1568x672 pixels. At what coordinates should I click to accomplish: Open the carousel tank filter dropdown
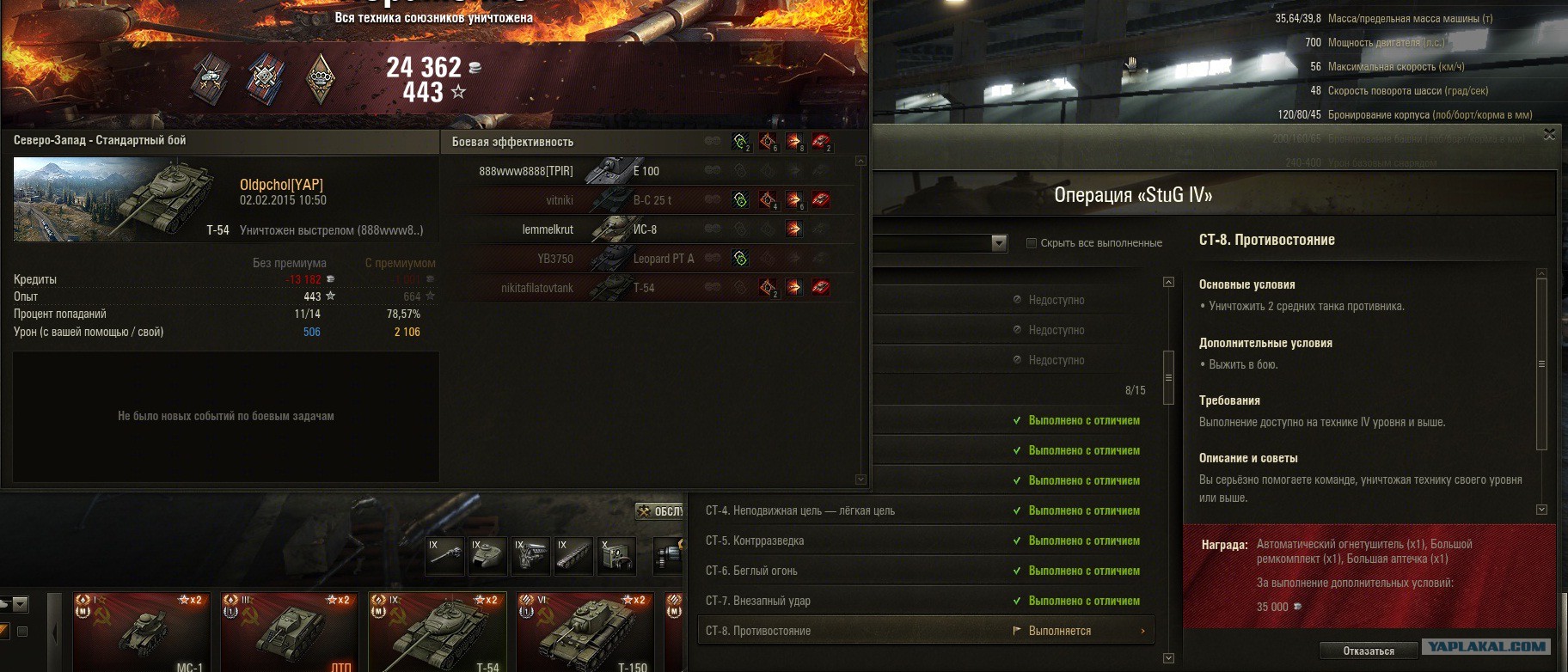click(x=19, y=604)
